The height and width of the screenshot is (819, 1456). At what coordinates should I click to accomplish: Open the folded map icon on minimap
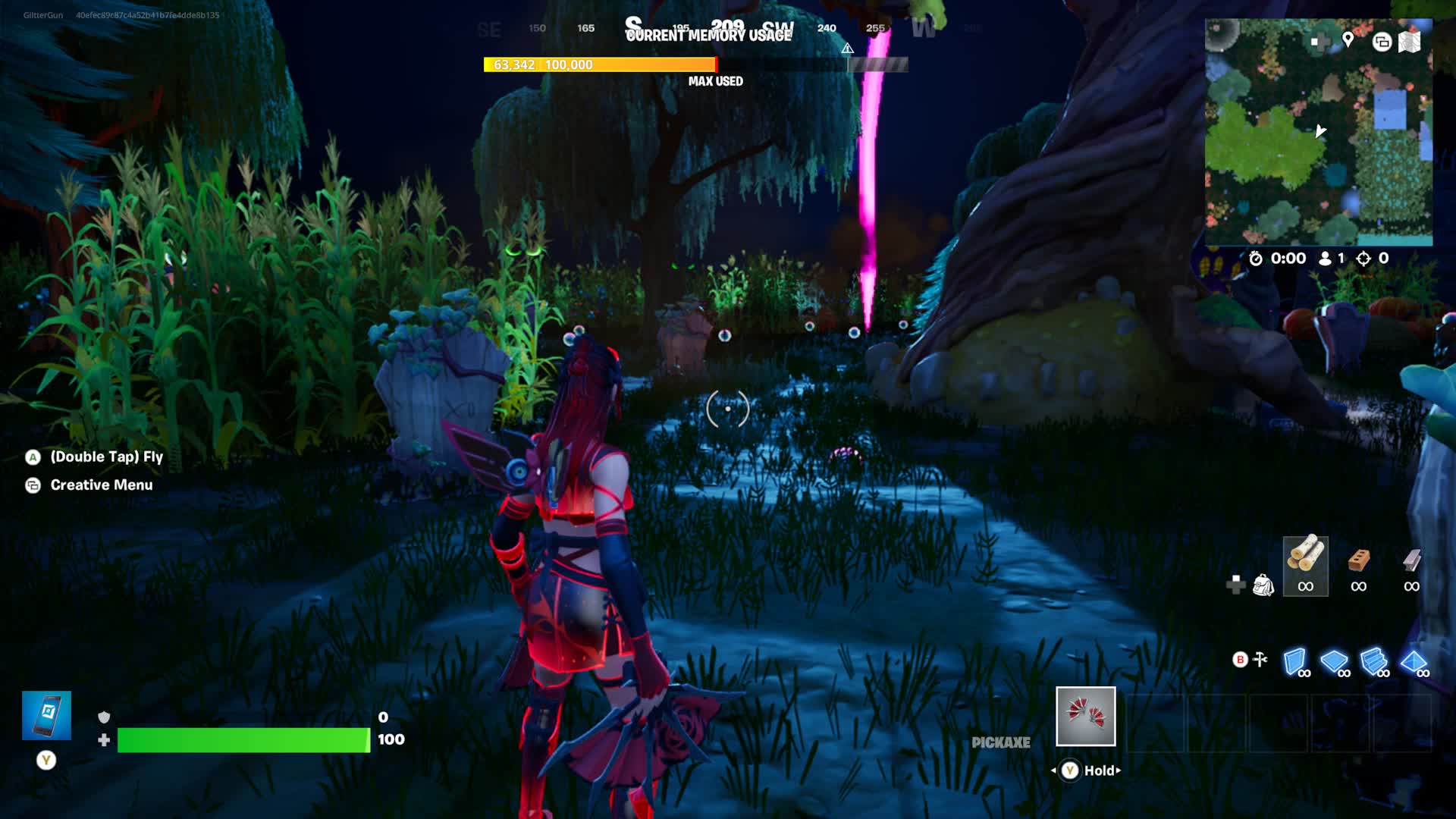coord(1409,42)
